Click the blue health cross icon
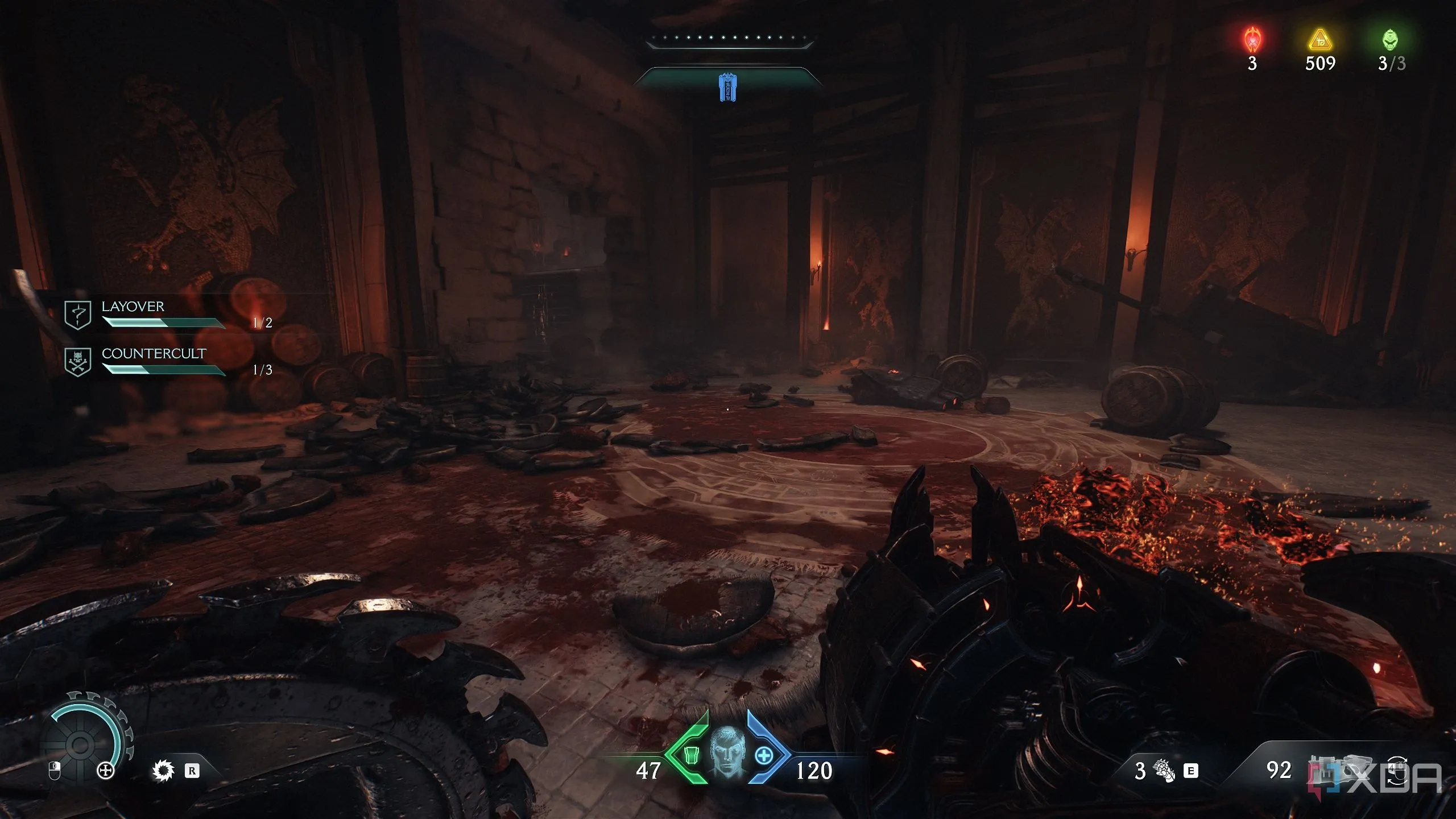 (x=764, y=756)
